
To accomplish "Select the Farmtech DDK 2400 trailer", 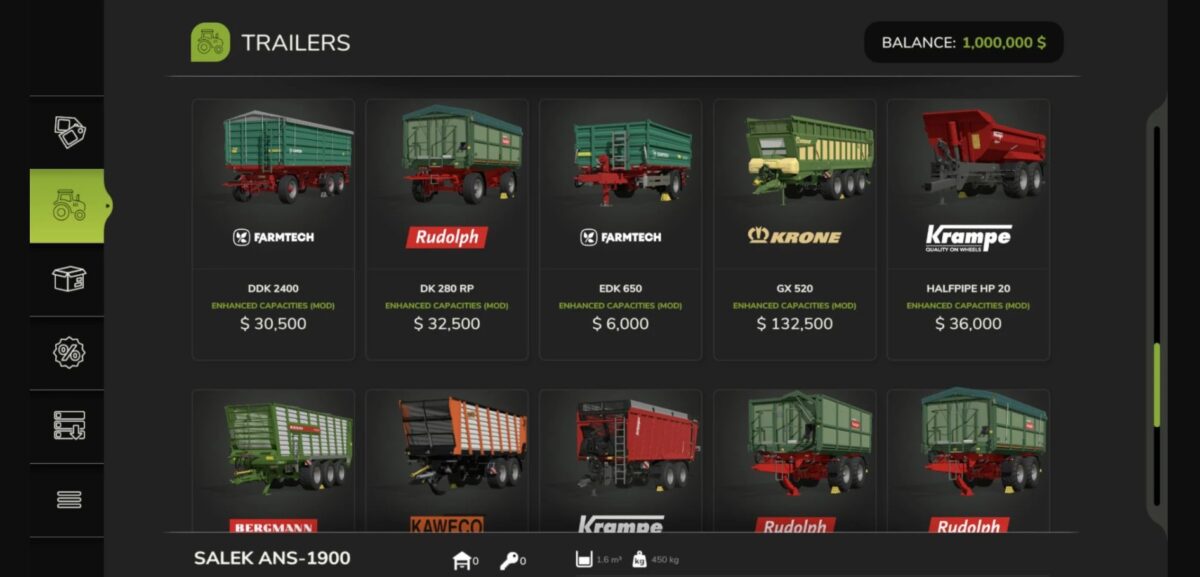I will coord(273,229).
